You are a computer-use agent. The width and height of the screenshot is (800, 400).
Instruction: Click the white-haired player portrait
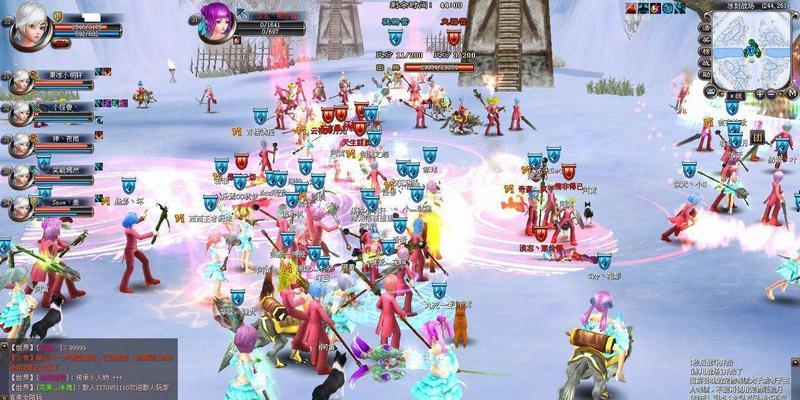pos(29,28)
